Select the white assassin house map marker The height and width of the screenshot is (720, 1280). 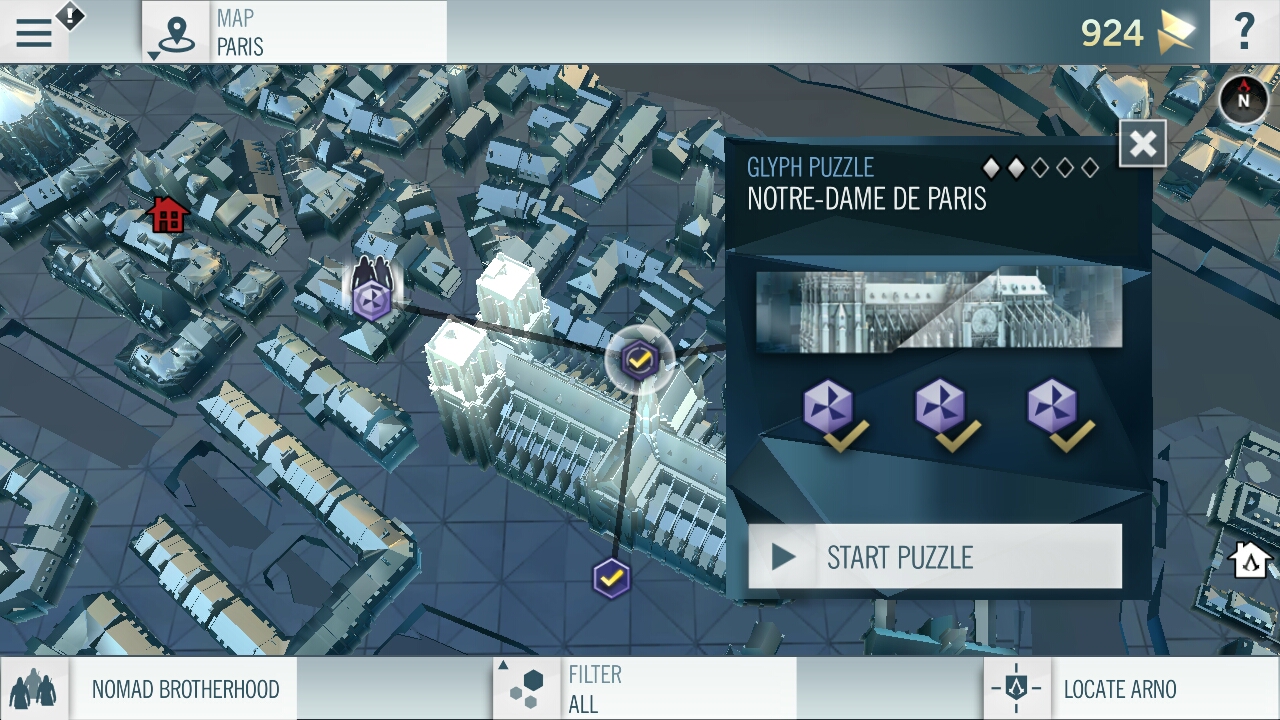pos(1249,560)
